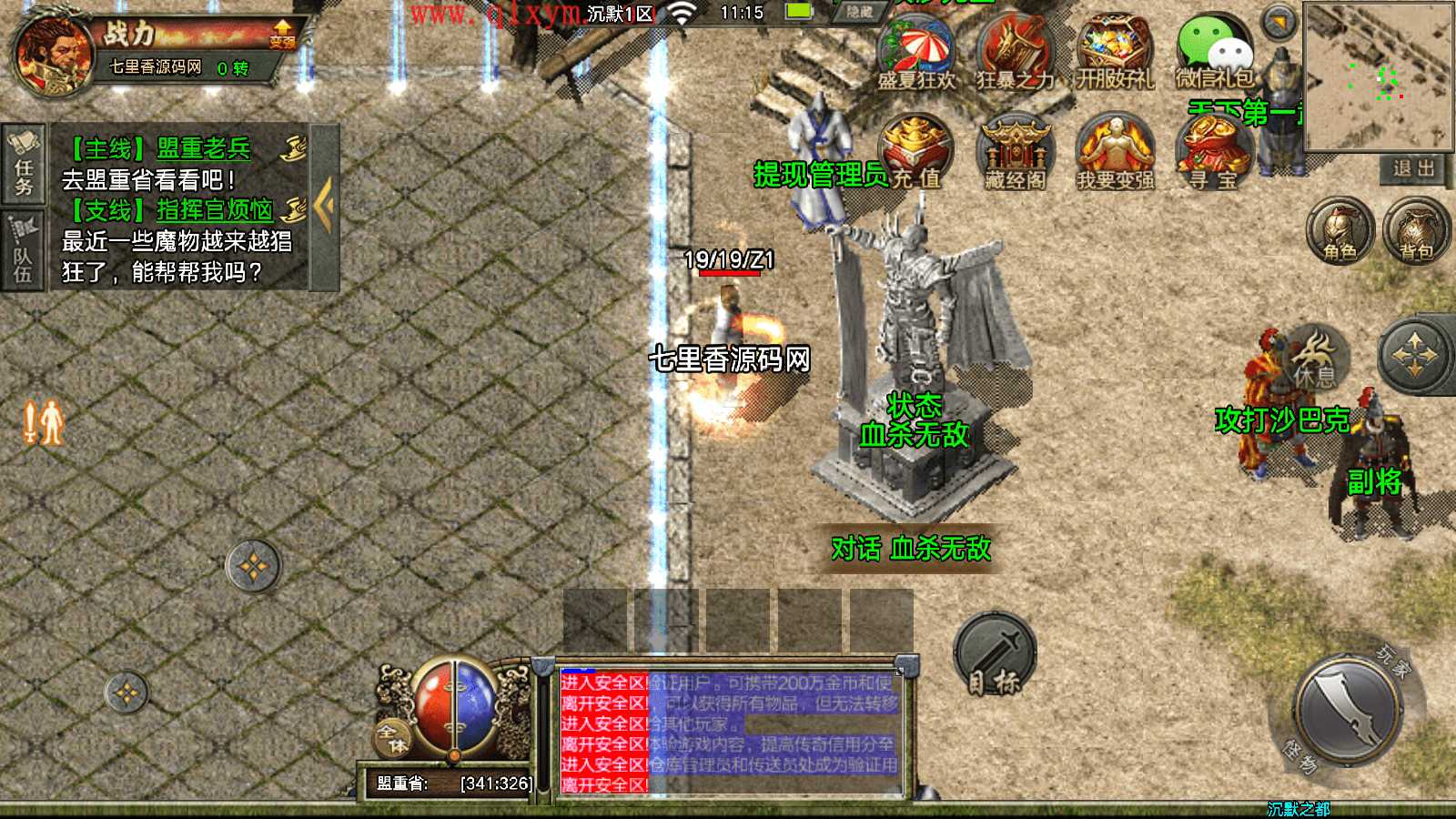Click the 退出 exit button
The image size is (1456, 819).
coord(1413,168)
